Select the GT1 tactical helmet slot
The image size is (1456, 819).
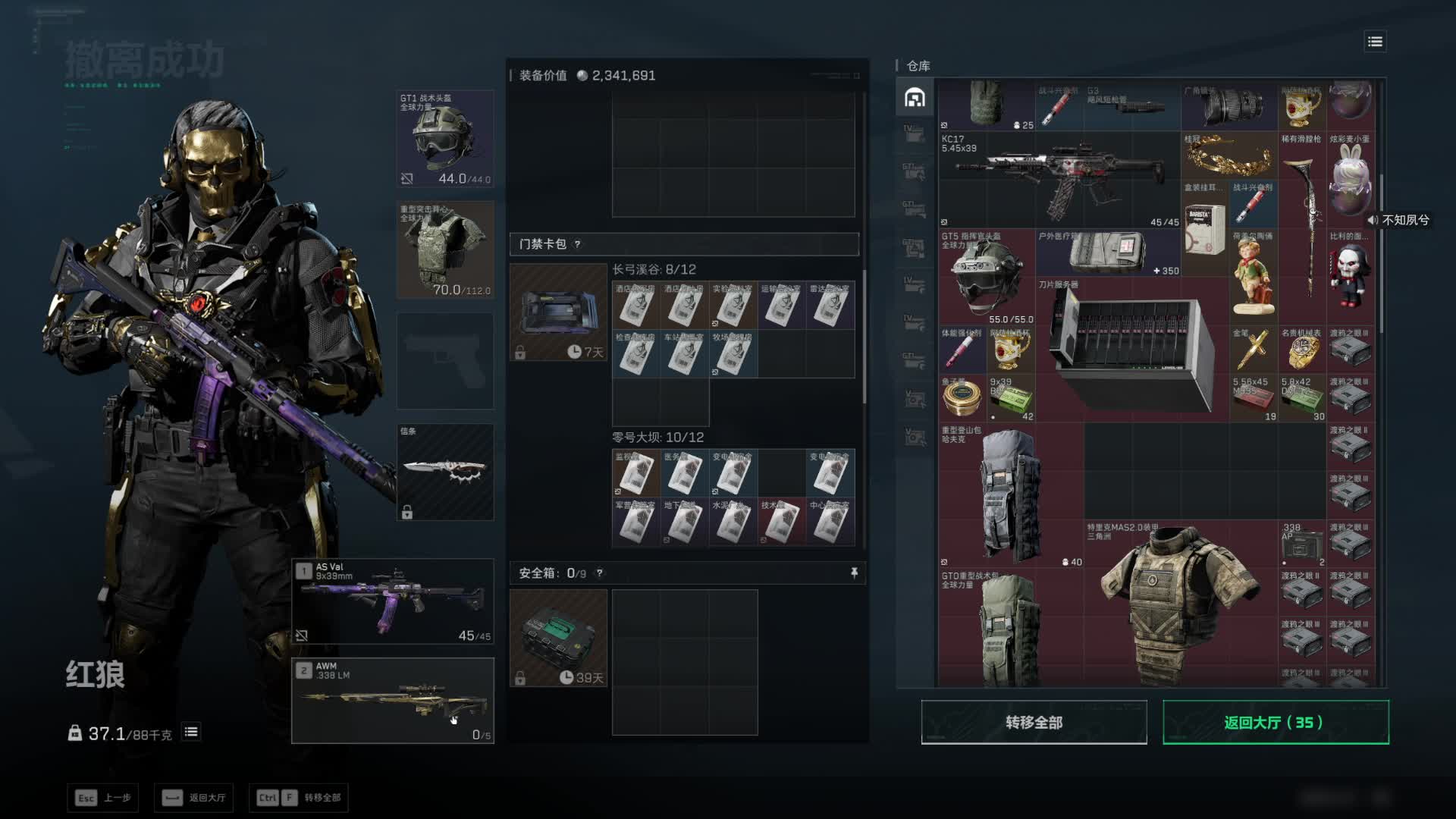445,139
